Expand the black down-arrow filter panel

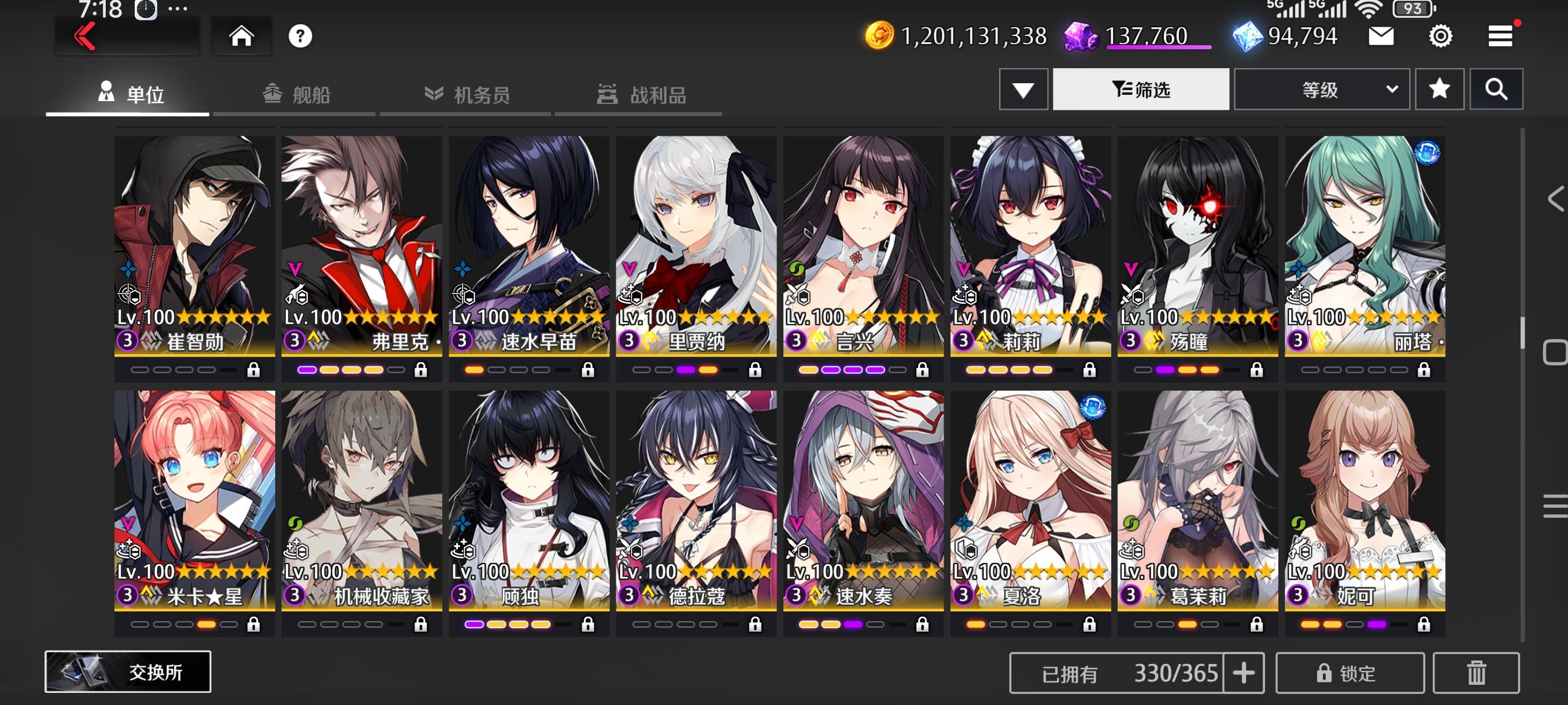click(1023, 89)
